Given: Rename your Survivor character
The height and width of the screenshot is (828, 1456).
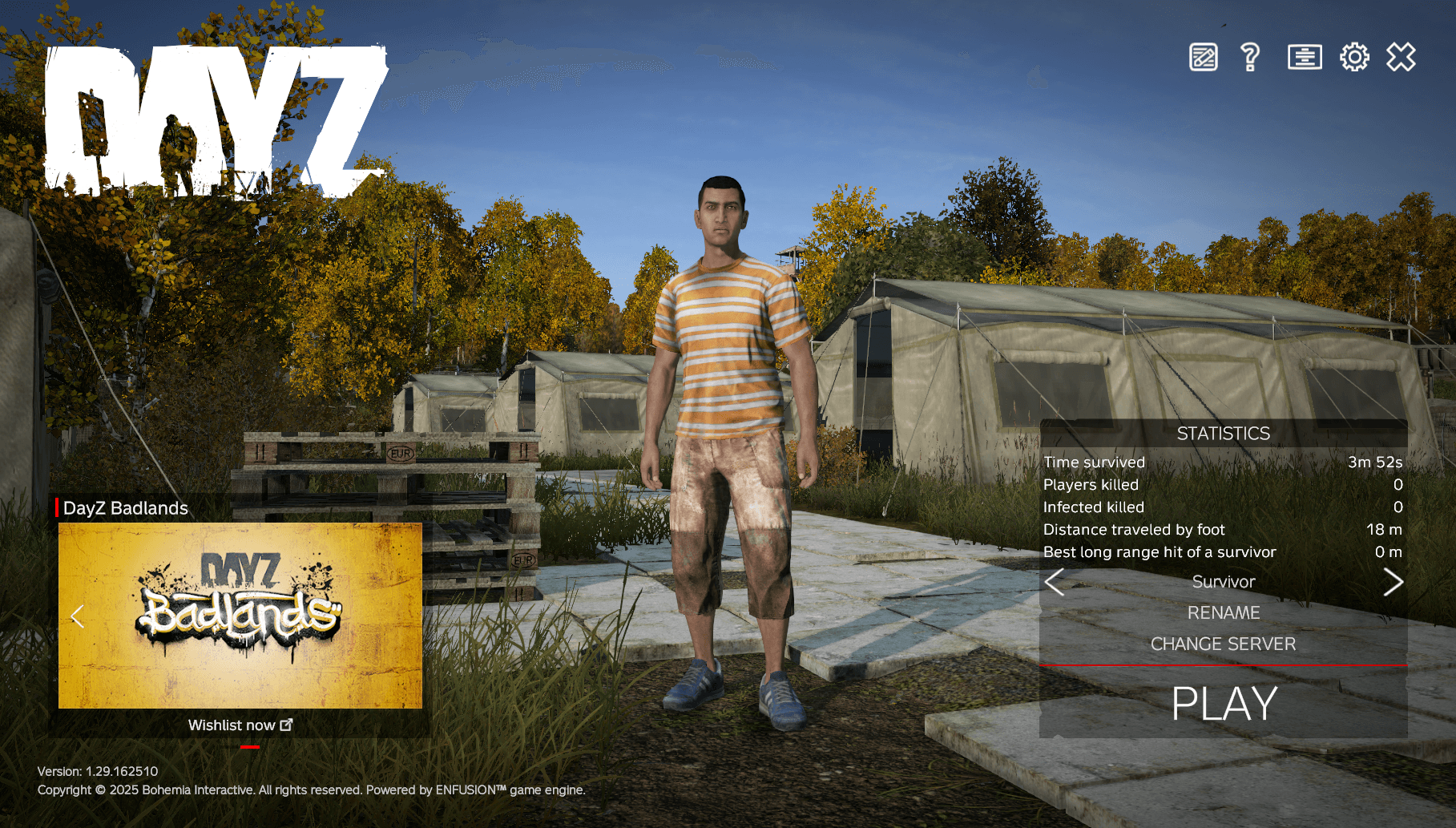Looking at the screenshot, I should click(1224, 612).
